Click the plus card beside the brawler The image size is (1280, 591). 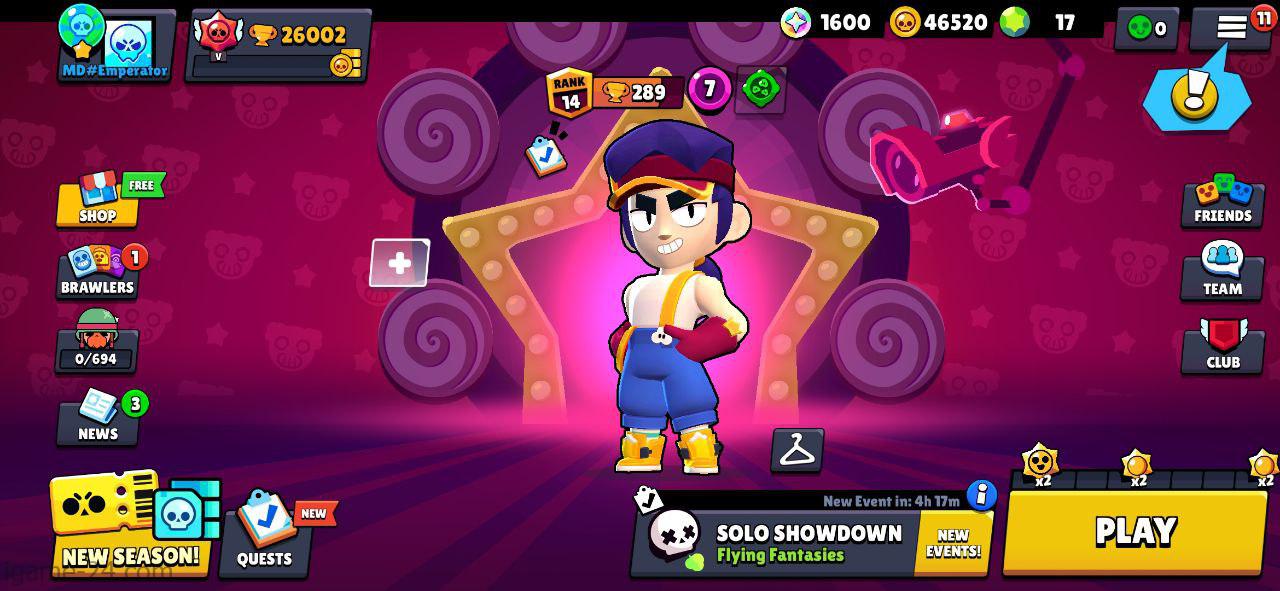399,263
